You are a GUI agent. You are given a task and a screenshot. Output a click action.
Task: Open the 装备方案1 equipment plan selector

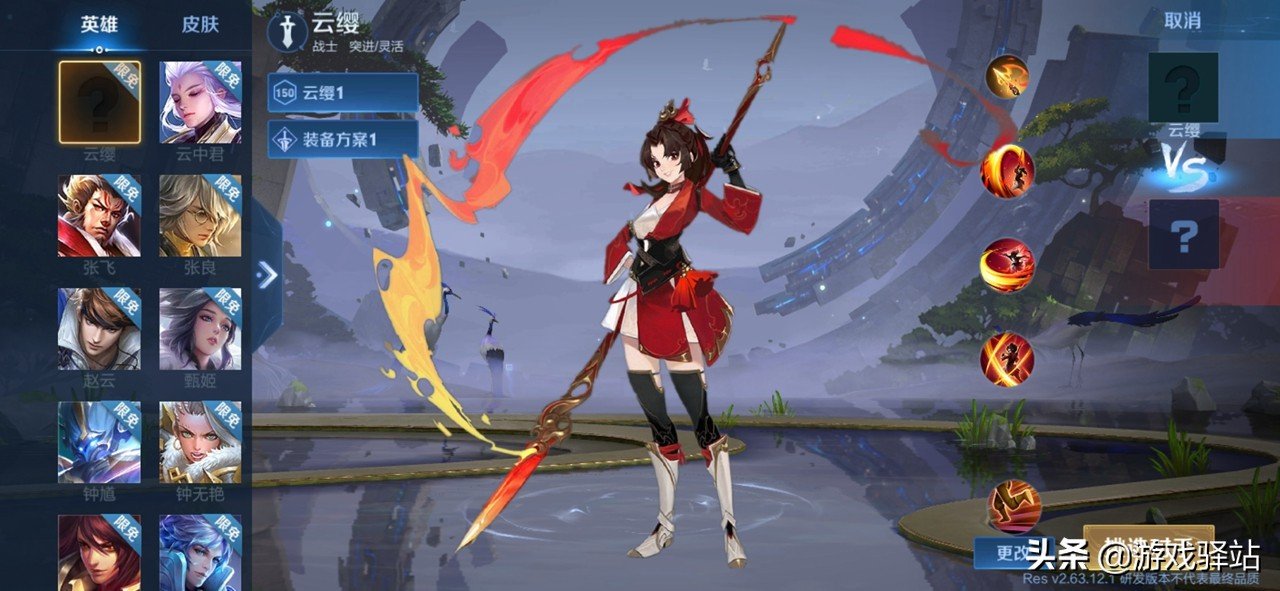point(343,139)
